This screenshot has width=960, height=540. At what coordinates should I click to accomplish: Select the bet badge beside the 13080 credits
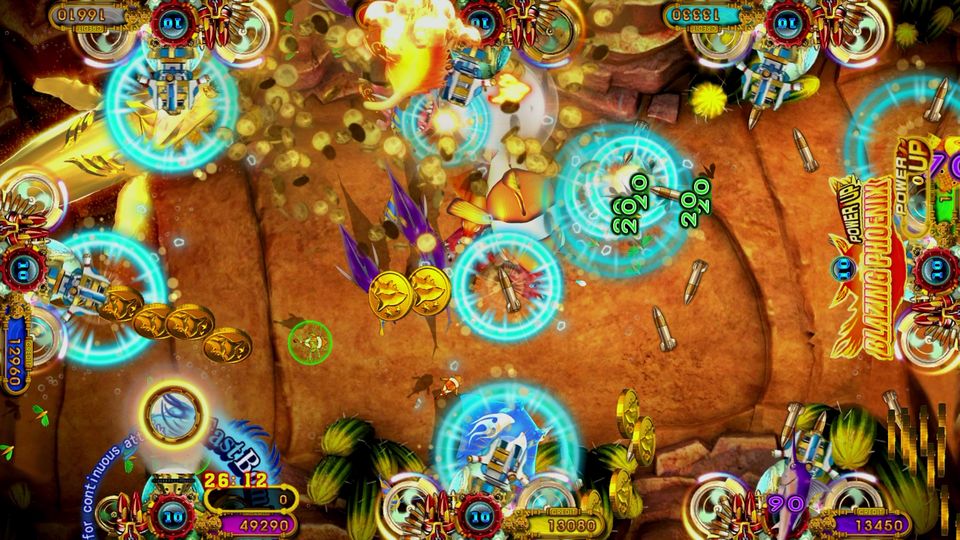point(481,515)
